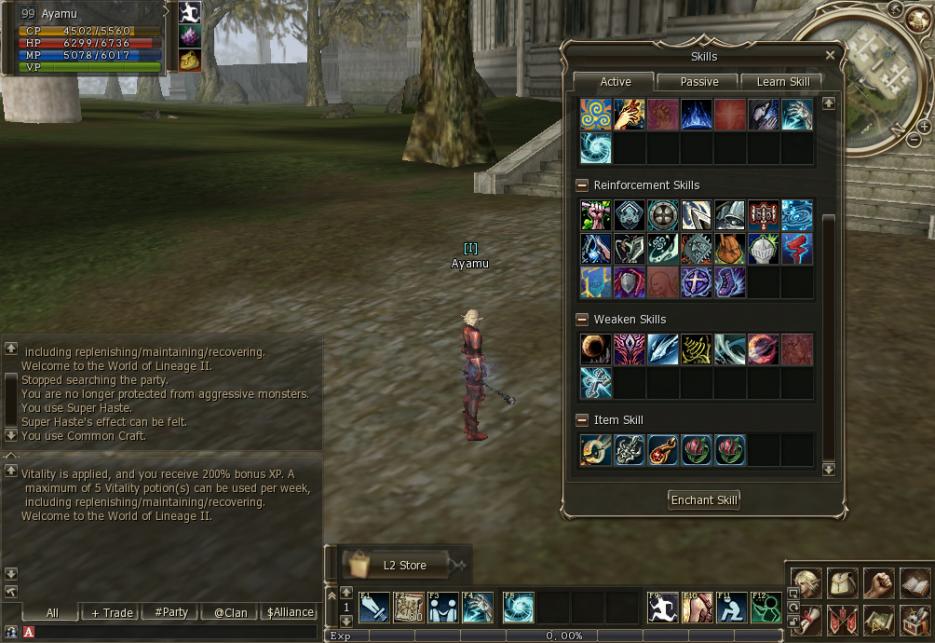
Task: Collapse the Item Skill section
Action: (581, 420)
